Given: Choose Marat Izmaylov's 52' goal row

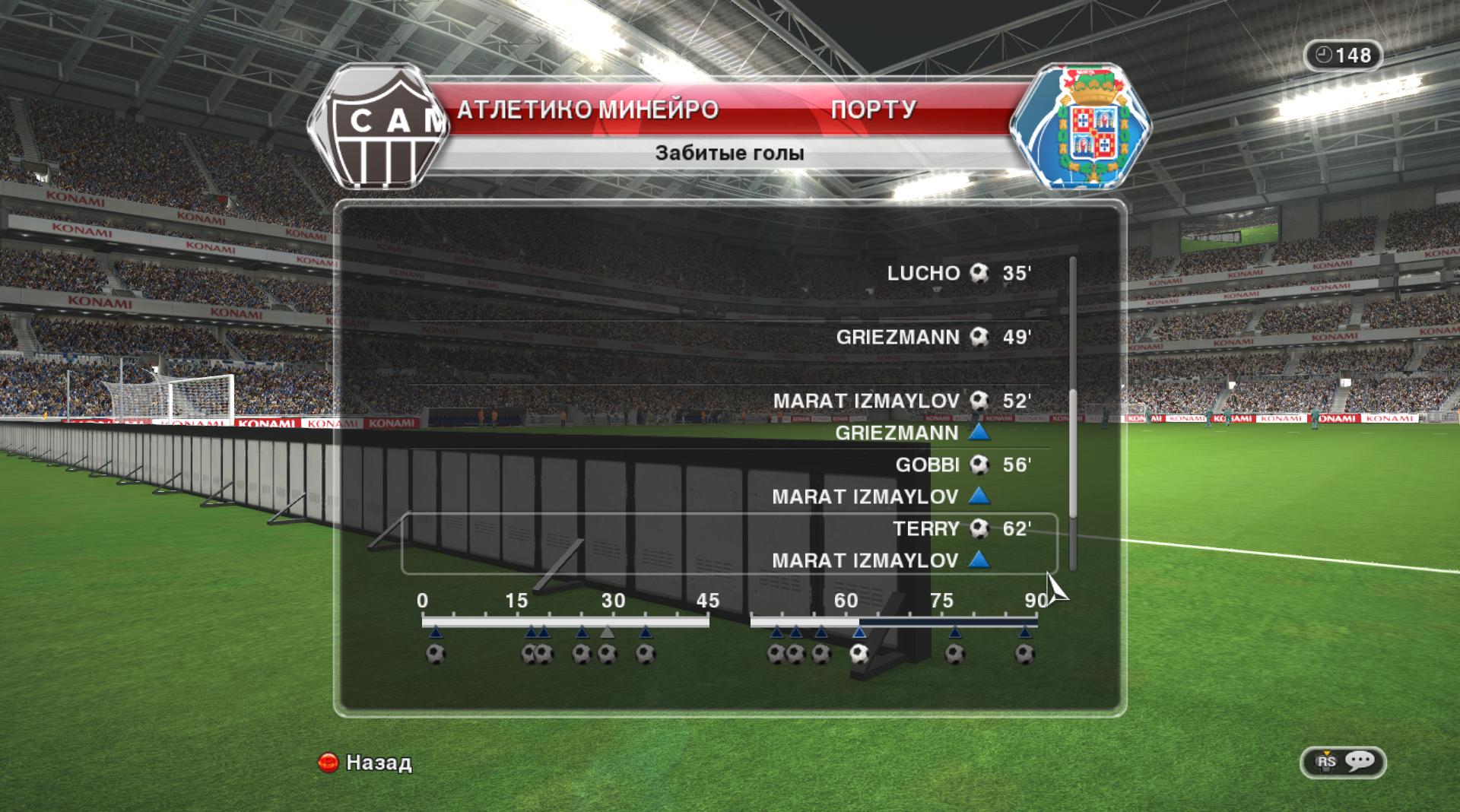Looking at the screenshot, I should coord(901,401).
